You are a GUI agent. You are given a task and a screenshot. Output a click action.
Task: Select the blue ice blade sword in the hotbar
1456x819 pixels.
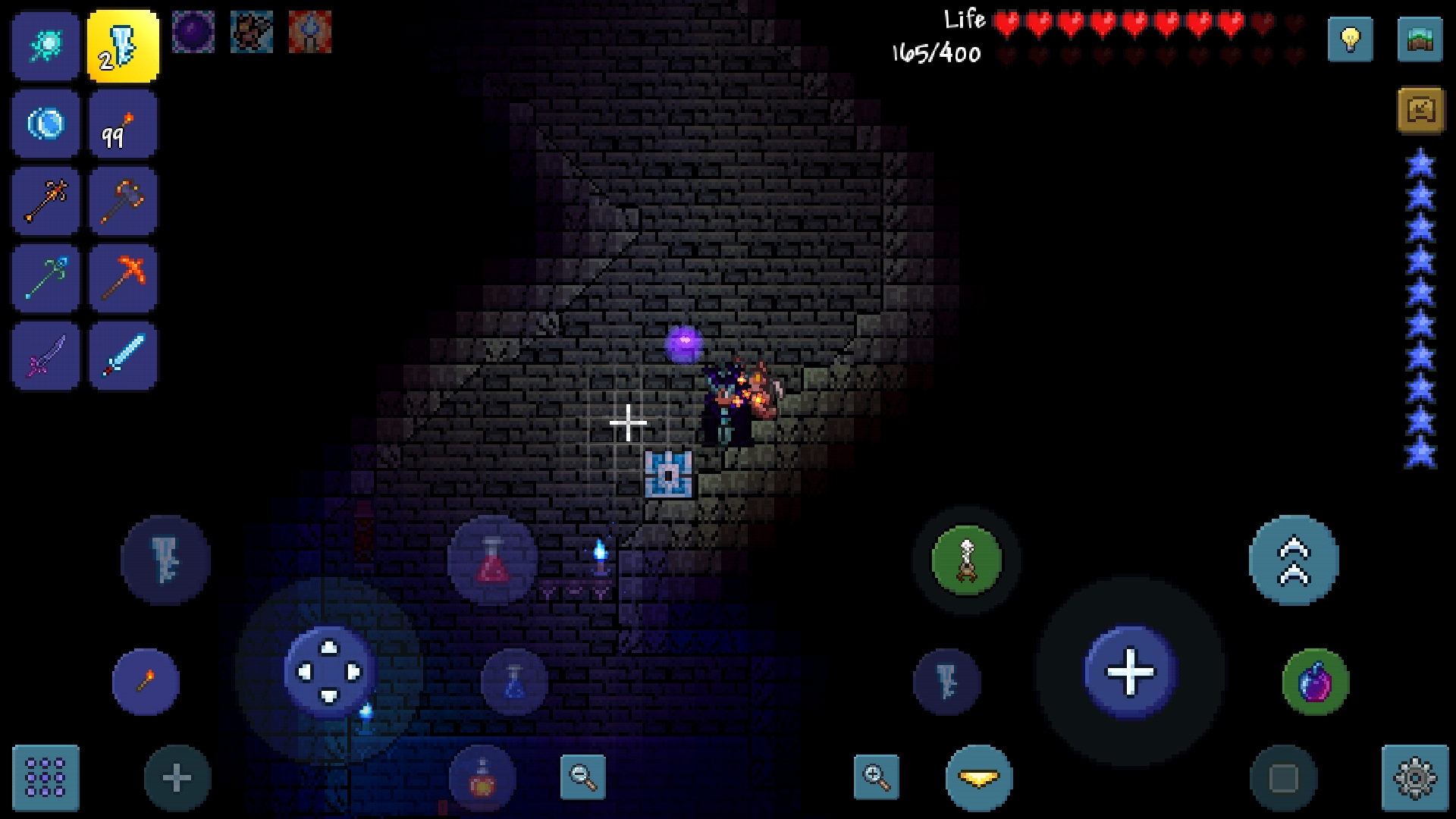(123, 355)
